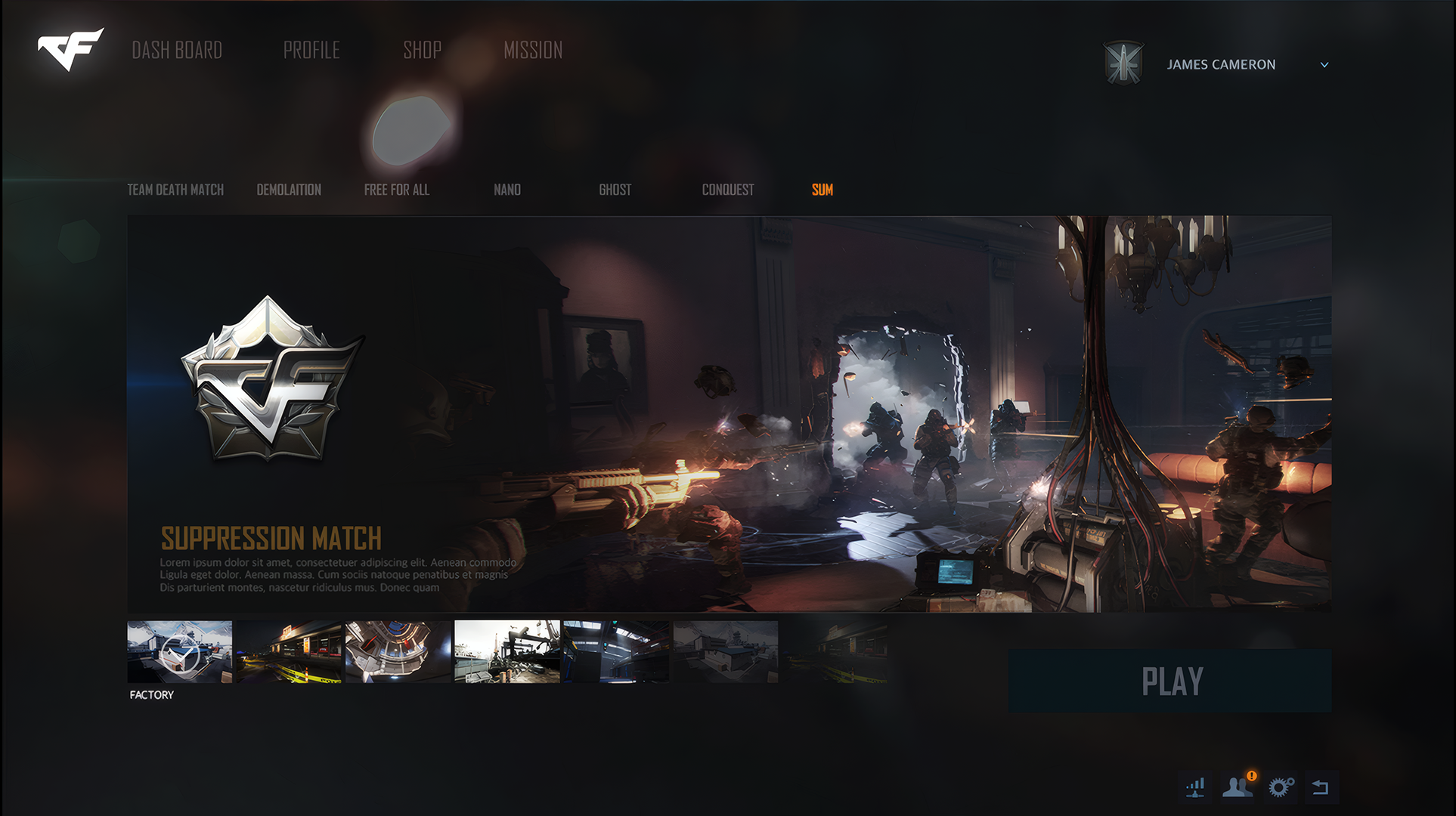
Task: Select the Mission menu entry
Action: tap(533, 51)
